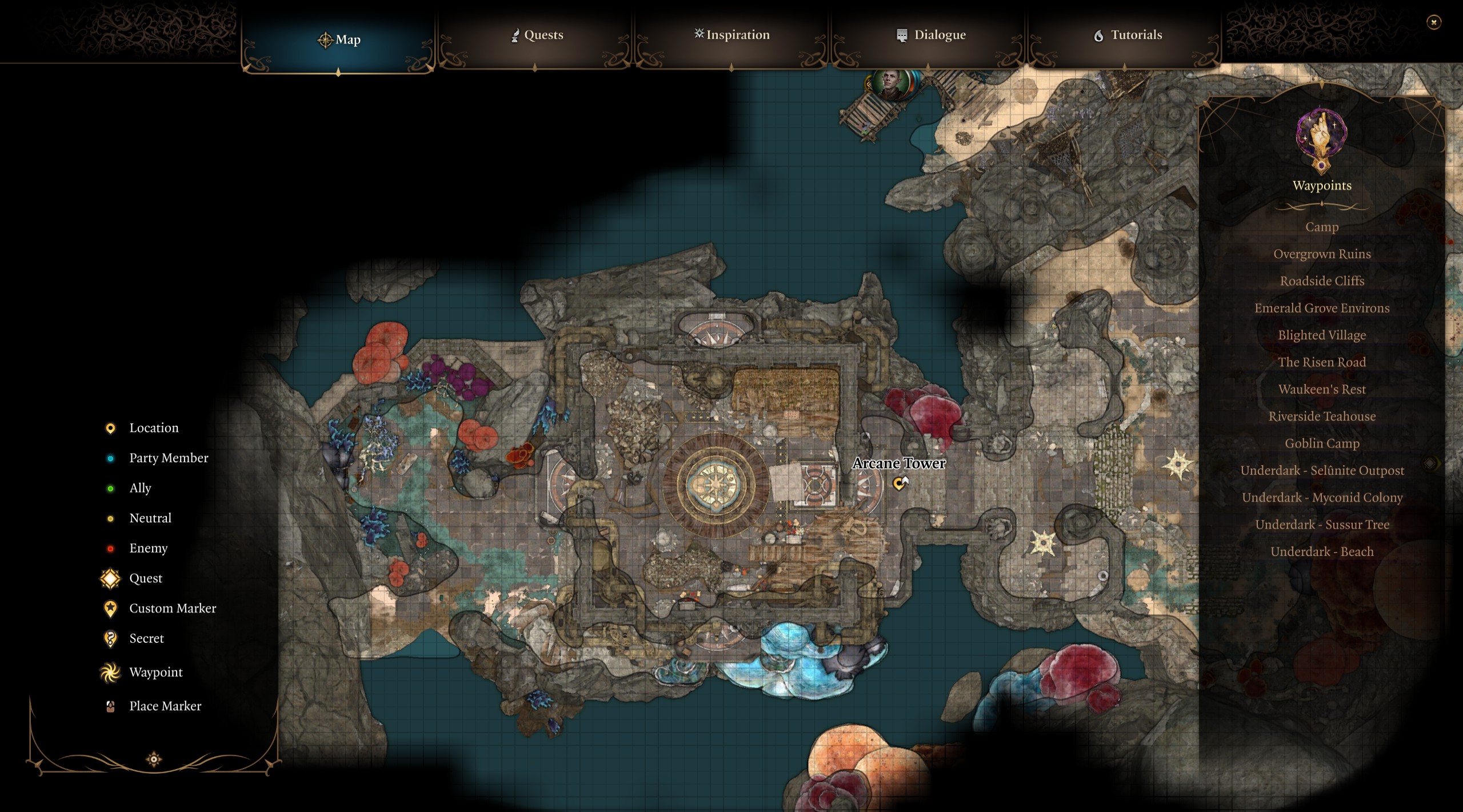The image size is (1463, 812).
Task: Toggle the Ally green dot legend entry
Action: (109, 488)
